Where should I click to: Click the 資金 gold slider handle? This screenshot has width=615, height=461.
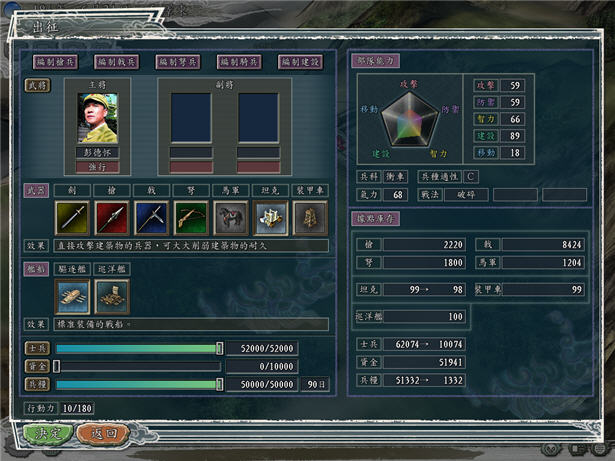pyautogui.click(x=57, y=366)
